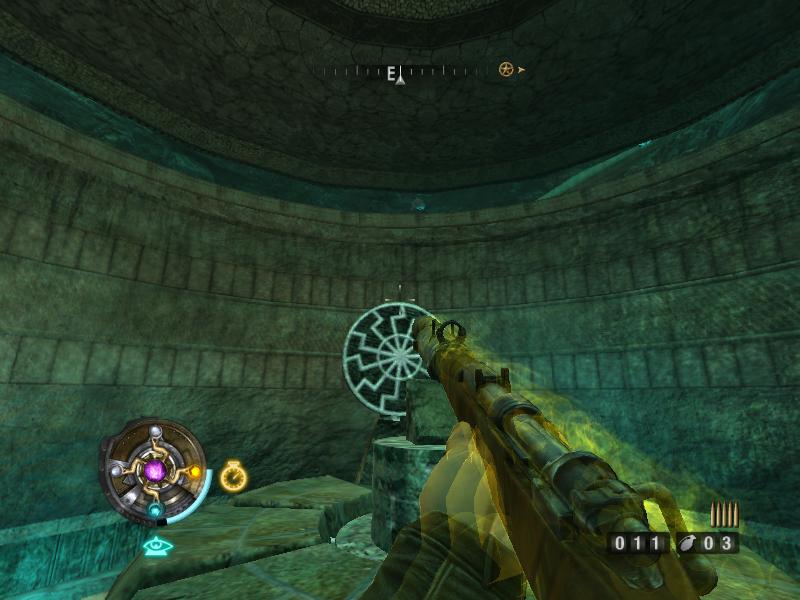
Task: Click the orange objective marker on compass
Action: (x=507, y=70)
